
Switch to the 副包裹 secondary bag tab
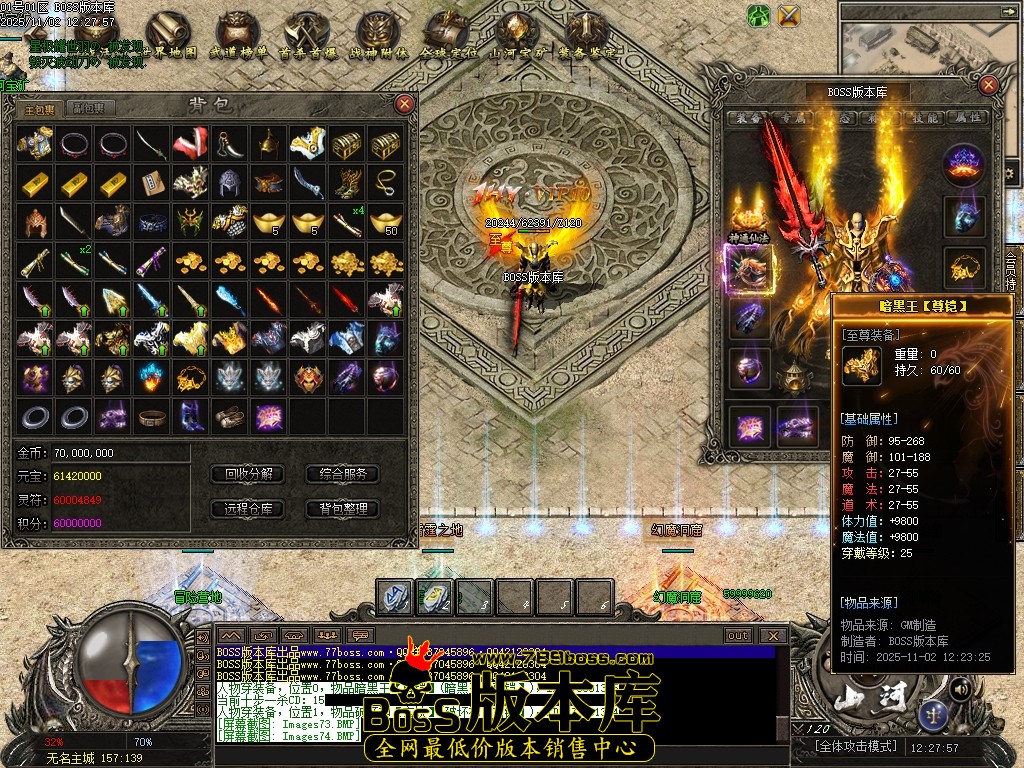tap(88, 108)
